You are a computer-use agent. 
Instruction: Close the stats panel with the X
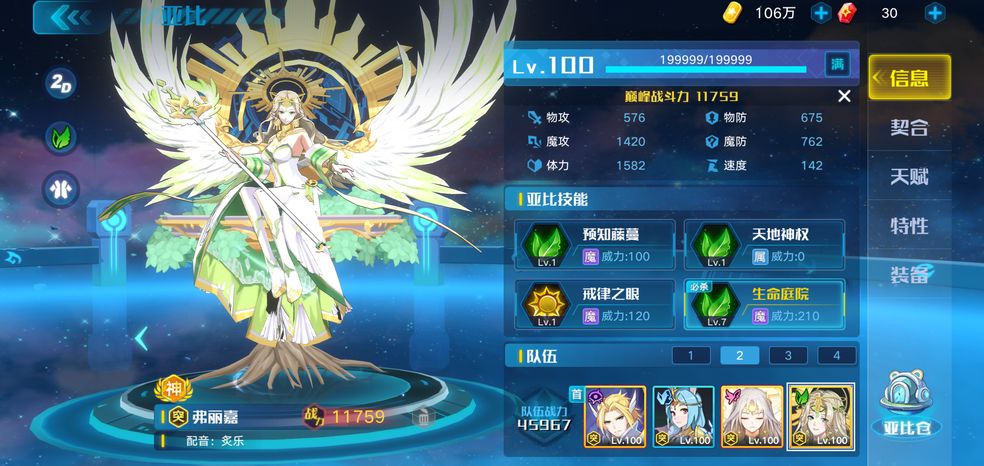click(844, 96)
